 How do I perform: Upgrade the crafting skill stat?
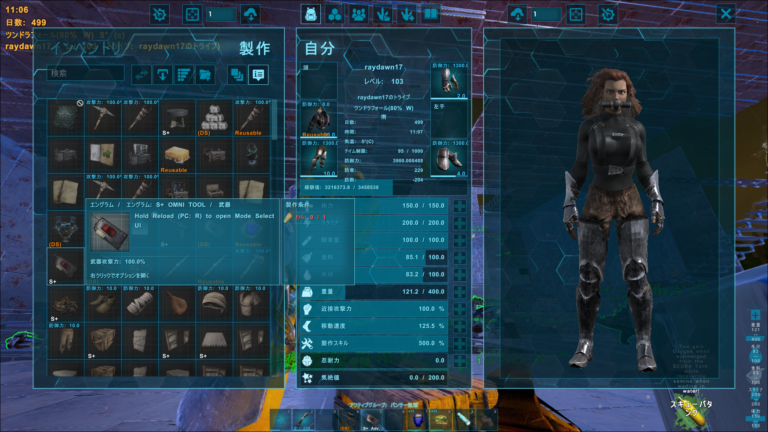460,343
